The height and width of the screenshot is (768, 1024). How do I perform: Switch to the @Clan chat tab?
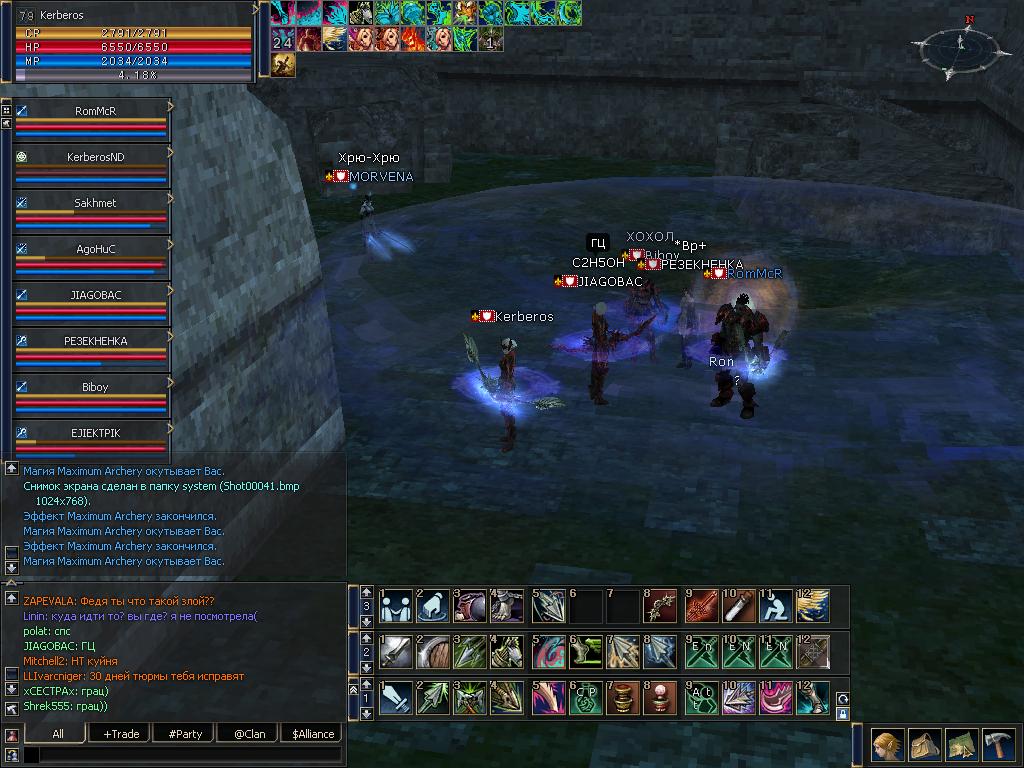pos(249,734)
